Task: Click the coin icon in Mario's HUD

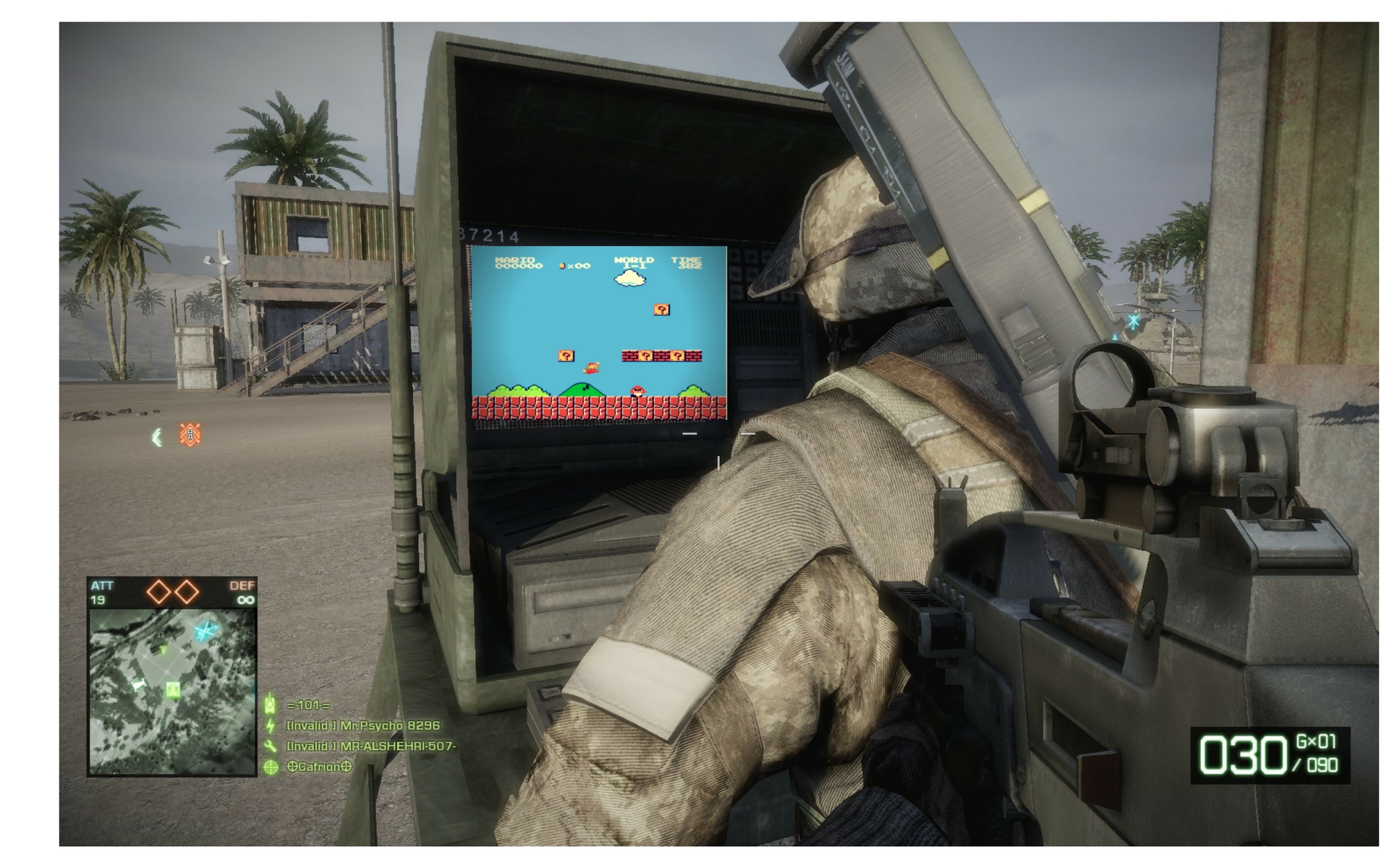Action: coord(561,266)
